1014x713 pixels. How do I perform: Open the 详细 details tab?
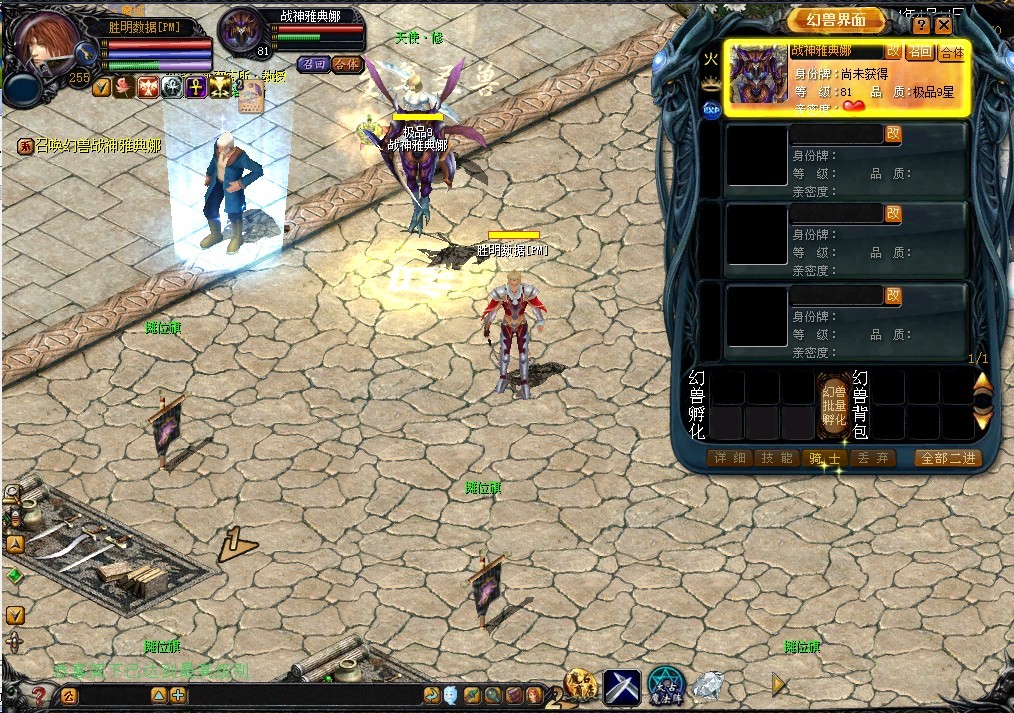729,458
